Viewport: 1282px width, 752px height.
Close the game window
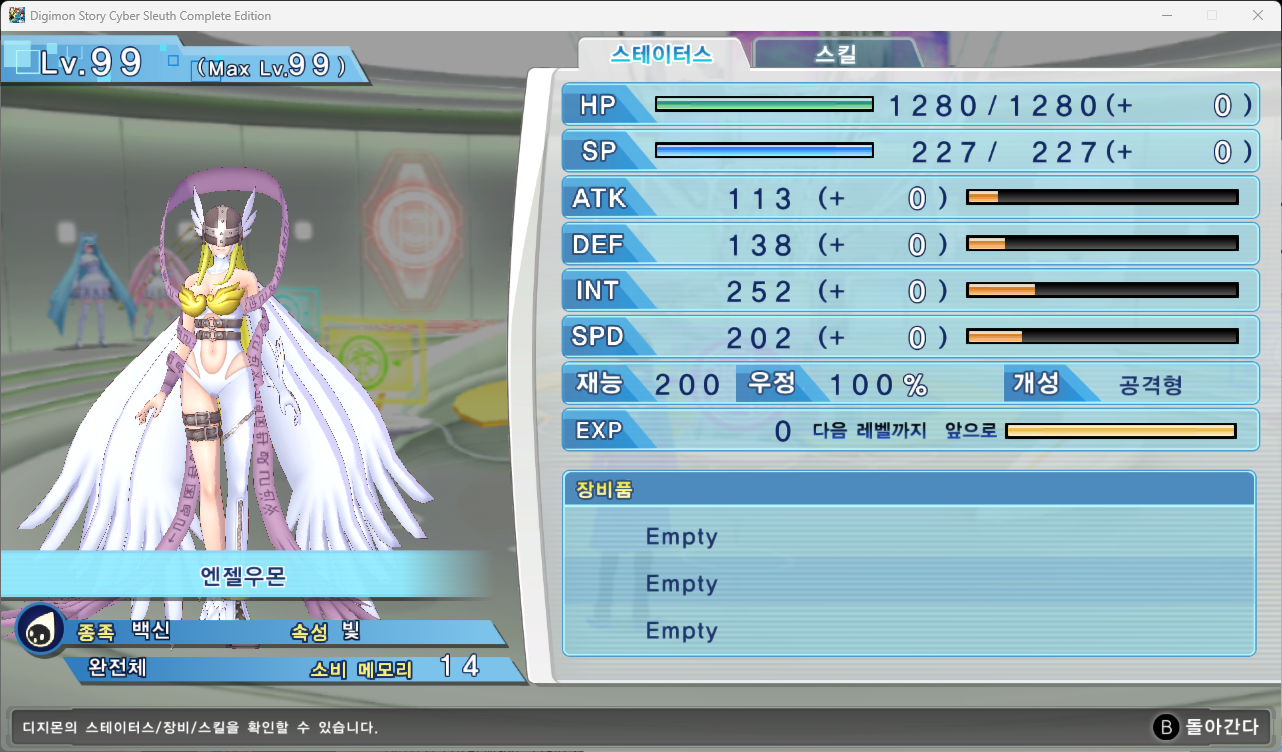[x=1257, y=15]
